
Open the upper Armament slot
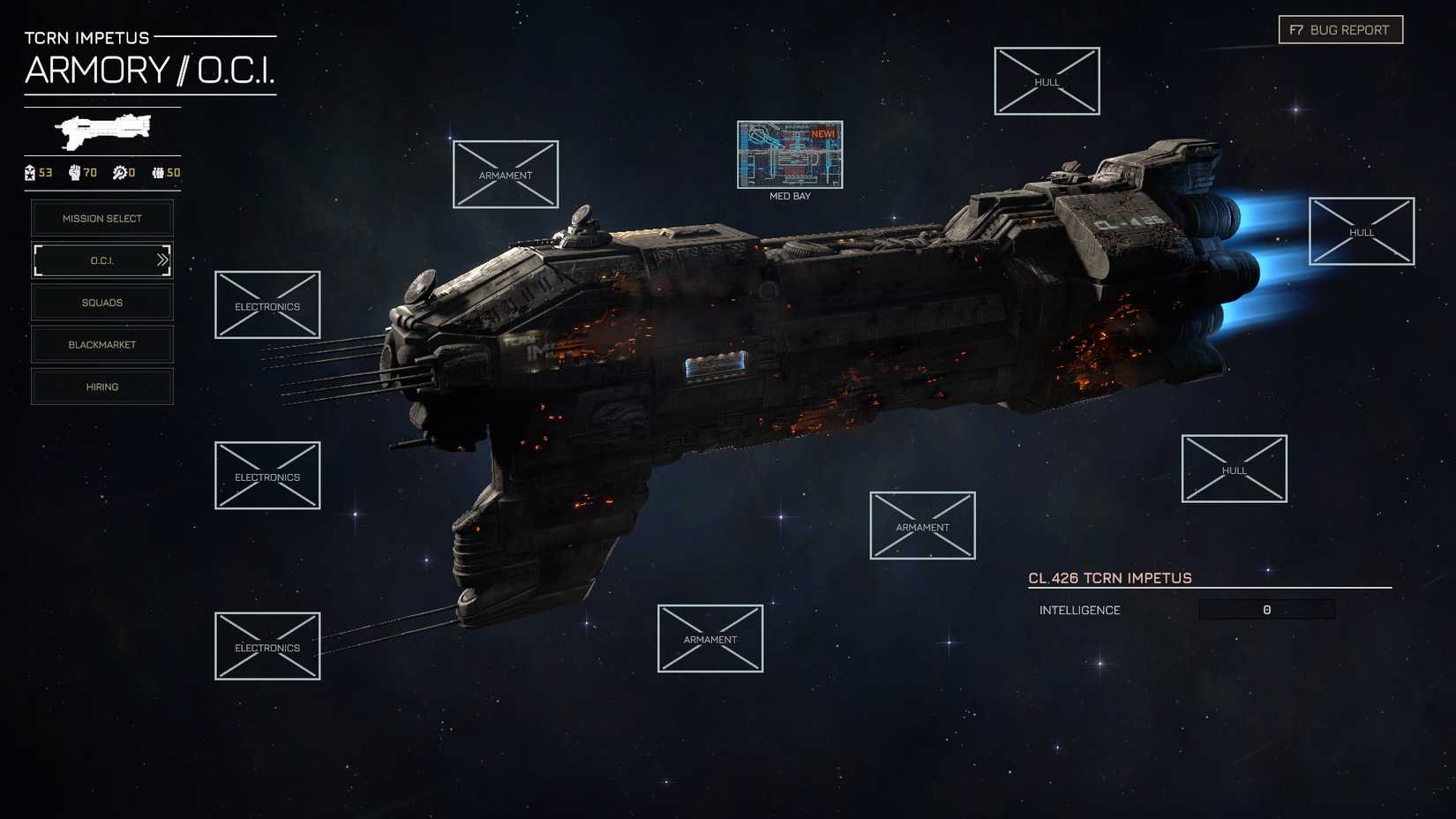click(506, 175)
